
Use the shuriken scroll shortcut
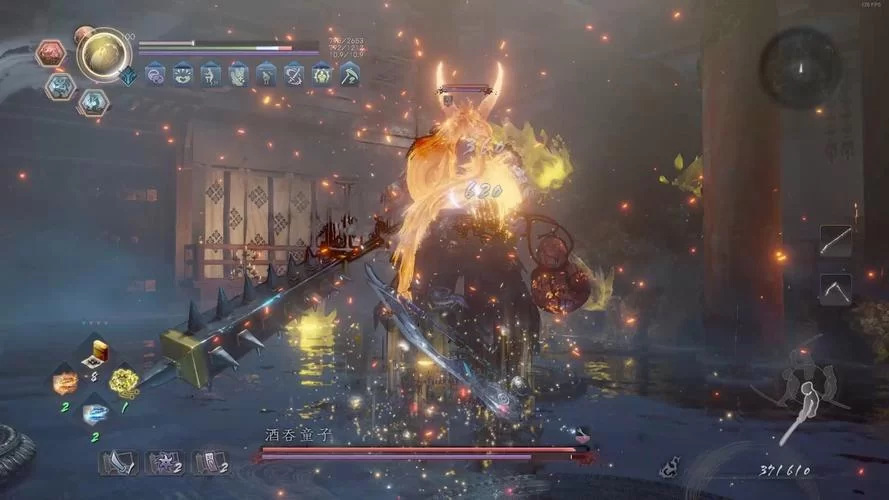162,462
